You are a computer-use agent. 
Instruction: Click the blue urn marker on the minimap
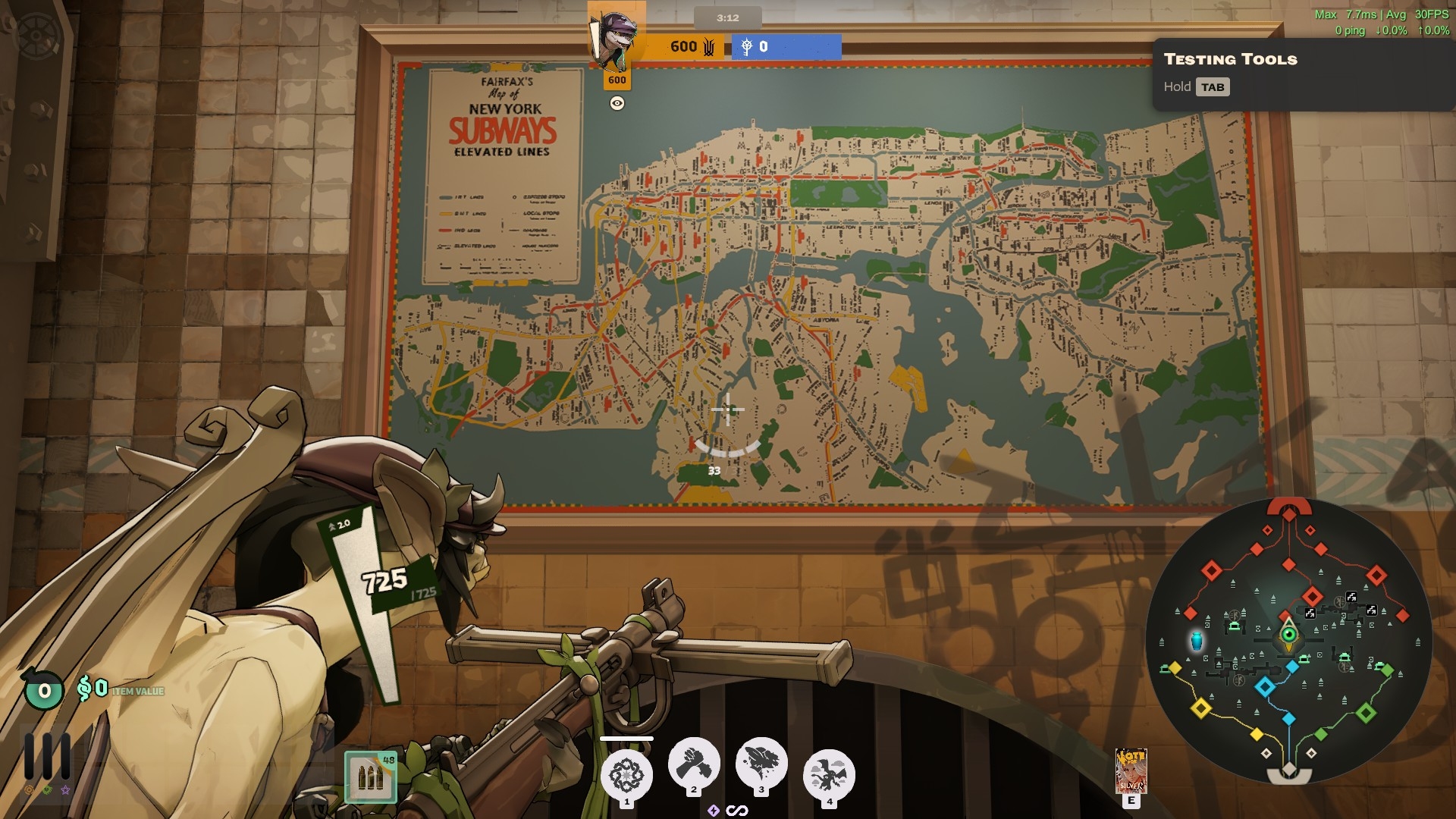click(1197, 641)
